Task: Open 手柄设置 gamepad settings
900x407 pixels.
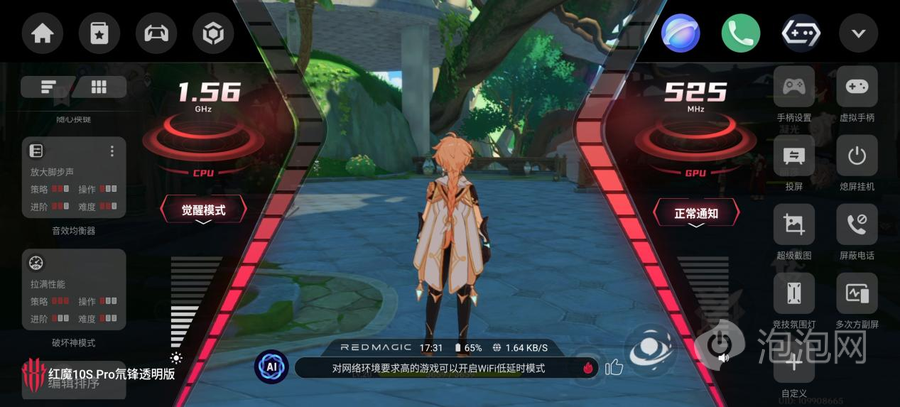Action: pos(795,88)
